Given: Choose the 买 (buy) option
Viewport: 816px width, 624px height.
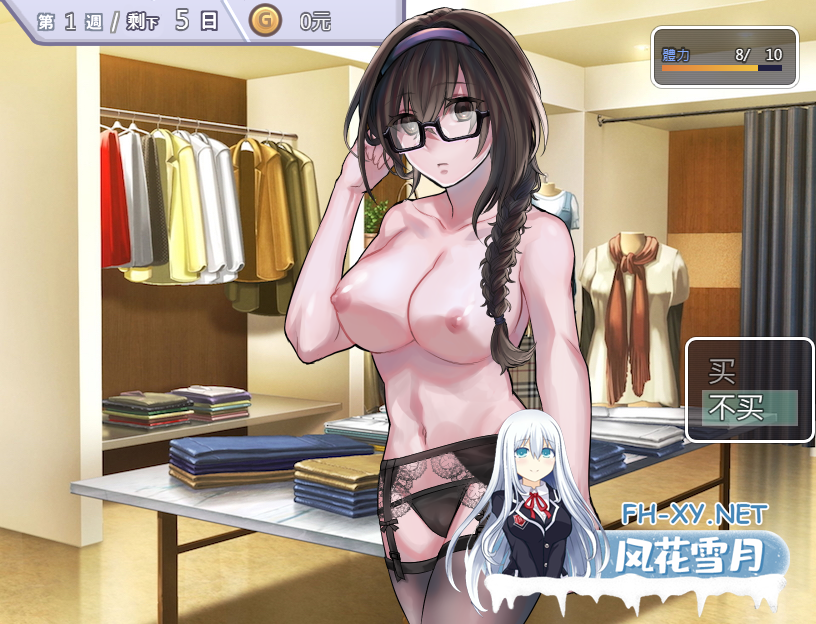Looking at the screenshot, I should point(722,373).
